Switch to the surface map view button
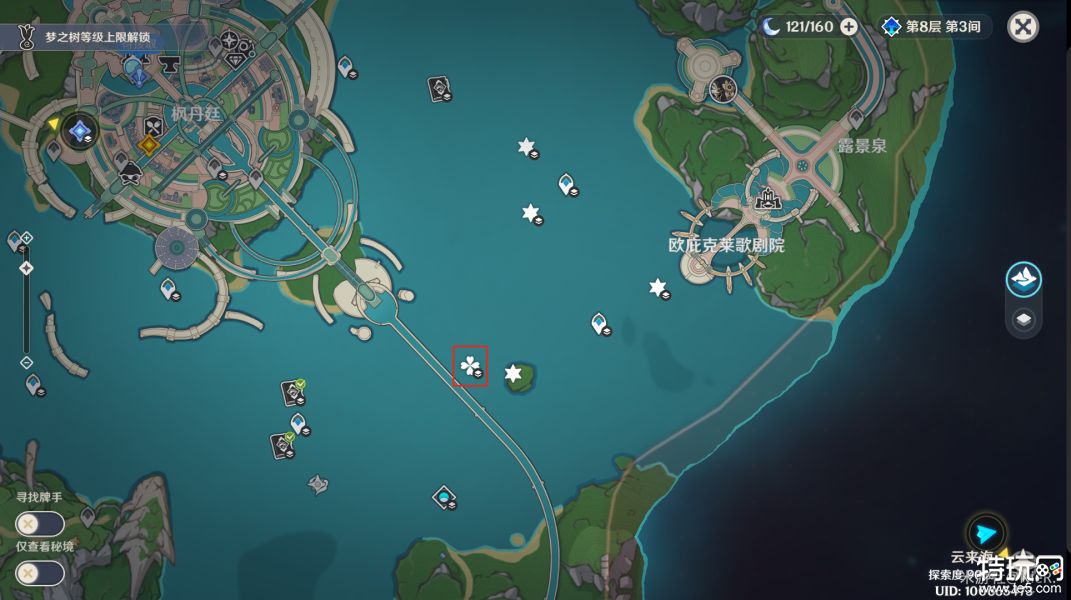 (1023, 280)
